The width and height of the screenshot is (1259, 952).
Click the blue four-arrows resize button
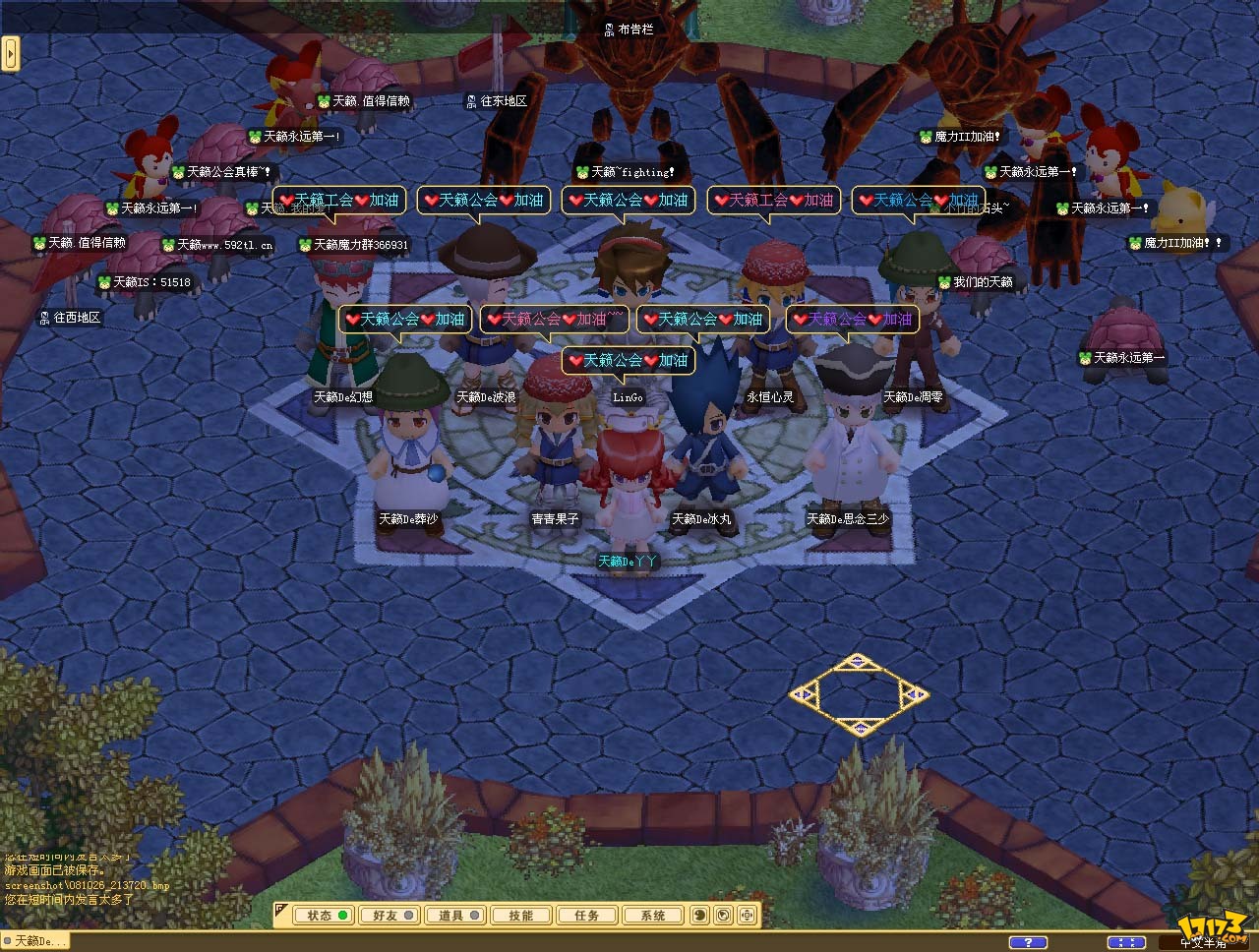(1125, 942)
